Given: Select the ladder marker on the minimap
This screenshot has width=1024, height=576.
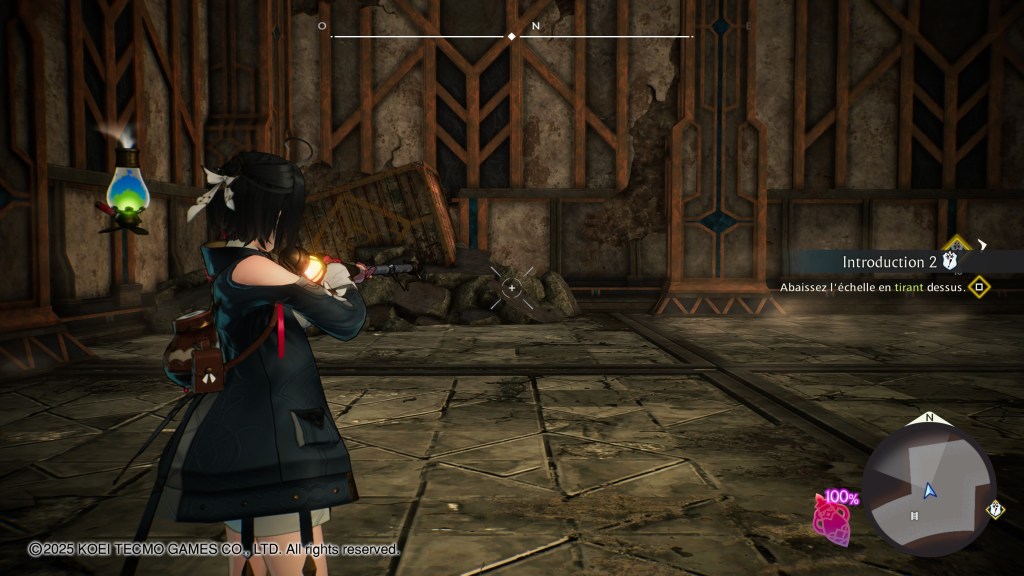Looking at the screenshot, I should pos(914,516).
